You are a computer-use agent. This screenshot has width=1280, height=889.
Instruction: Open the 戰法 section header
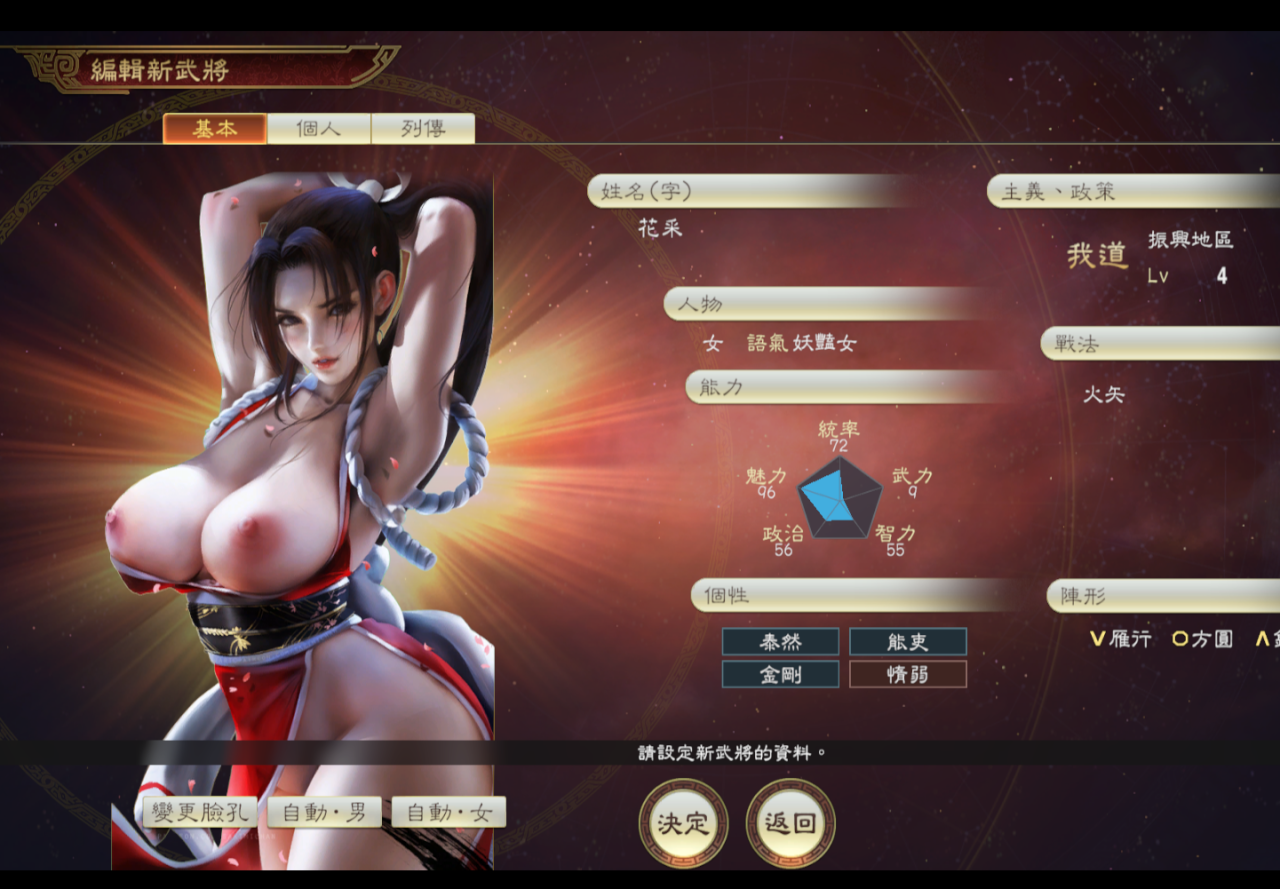[1160, 344]
